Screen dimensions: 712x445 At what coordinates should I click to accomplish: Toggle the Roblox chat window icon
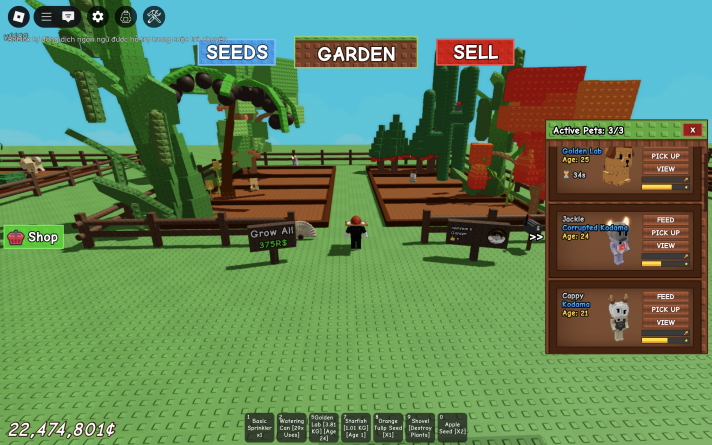point(68,16)
